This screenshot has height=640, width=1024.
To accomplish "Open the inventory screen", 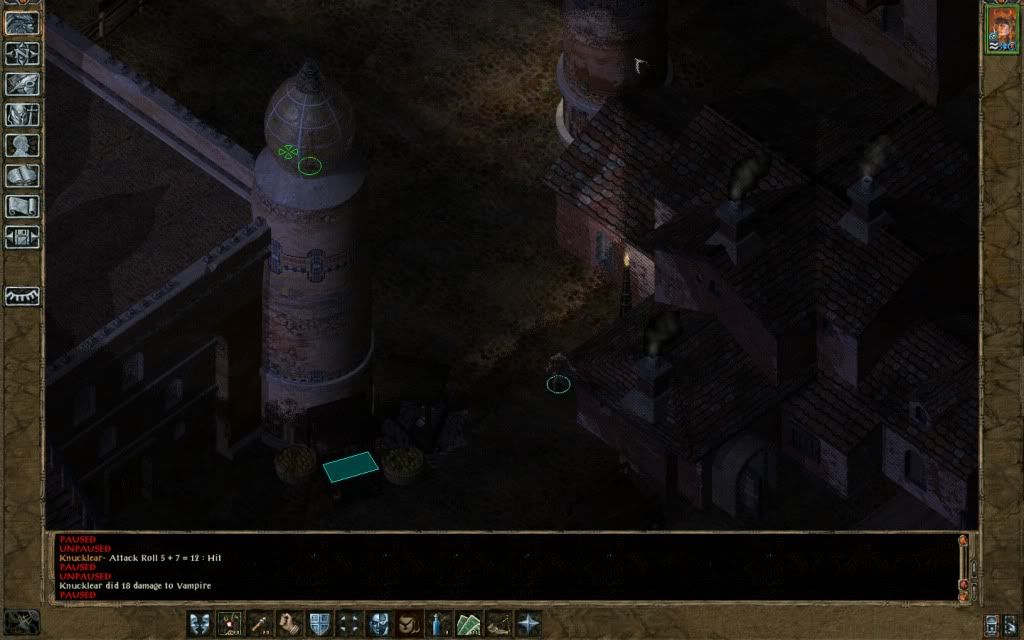I will (22, 115).
